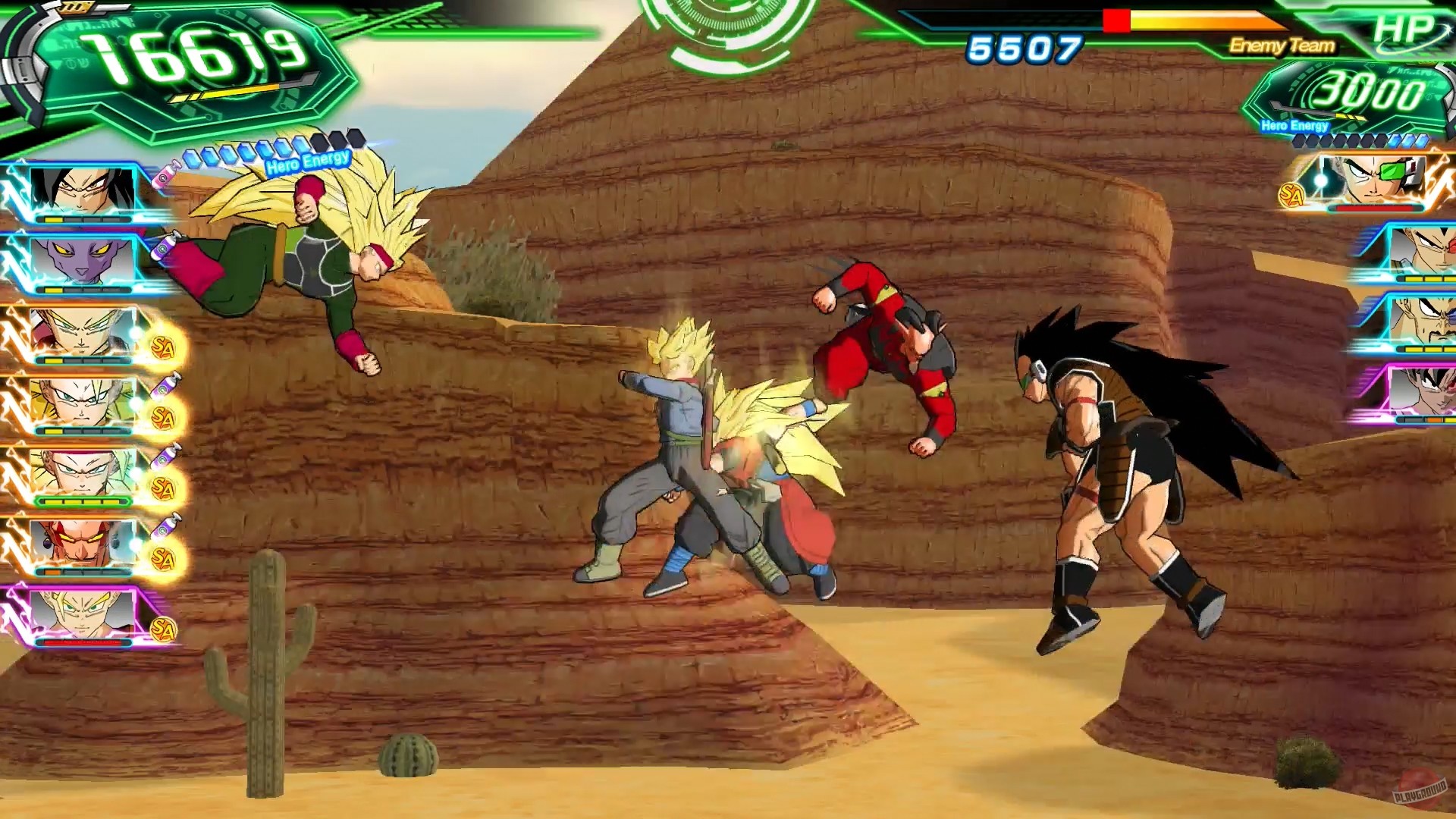
Task: Click the capsule icon on Beerus's card
Action: [x=162, y=246]
